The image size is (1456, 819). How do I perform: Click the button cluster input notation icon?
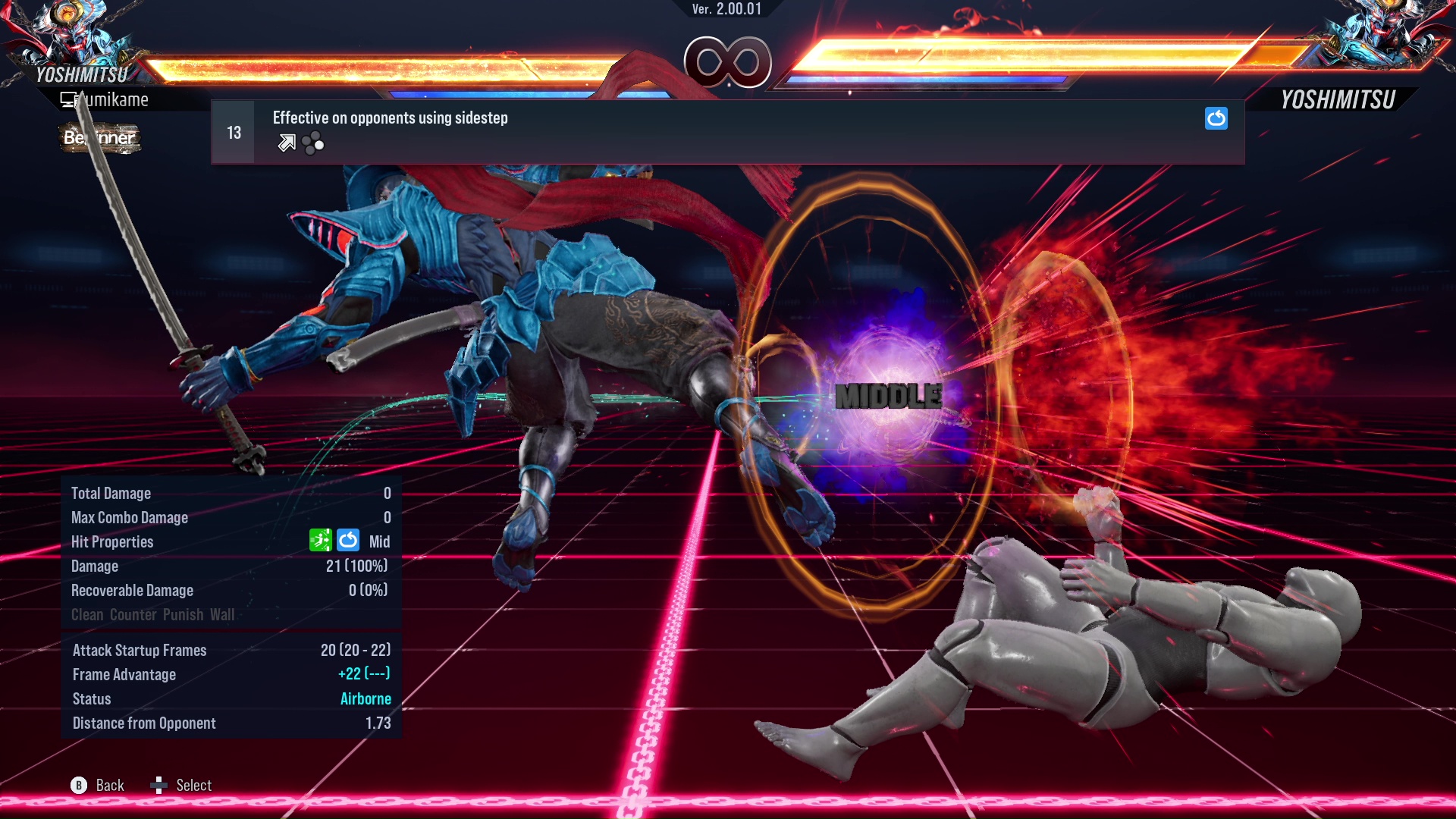tap(312, 143)
